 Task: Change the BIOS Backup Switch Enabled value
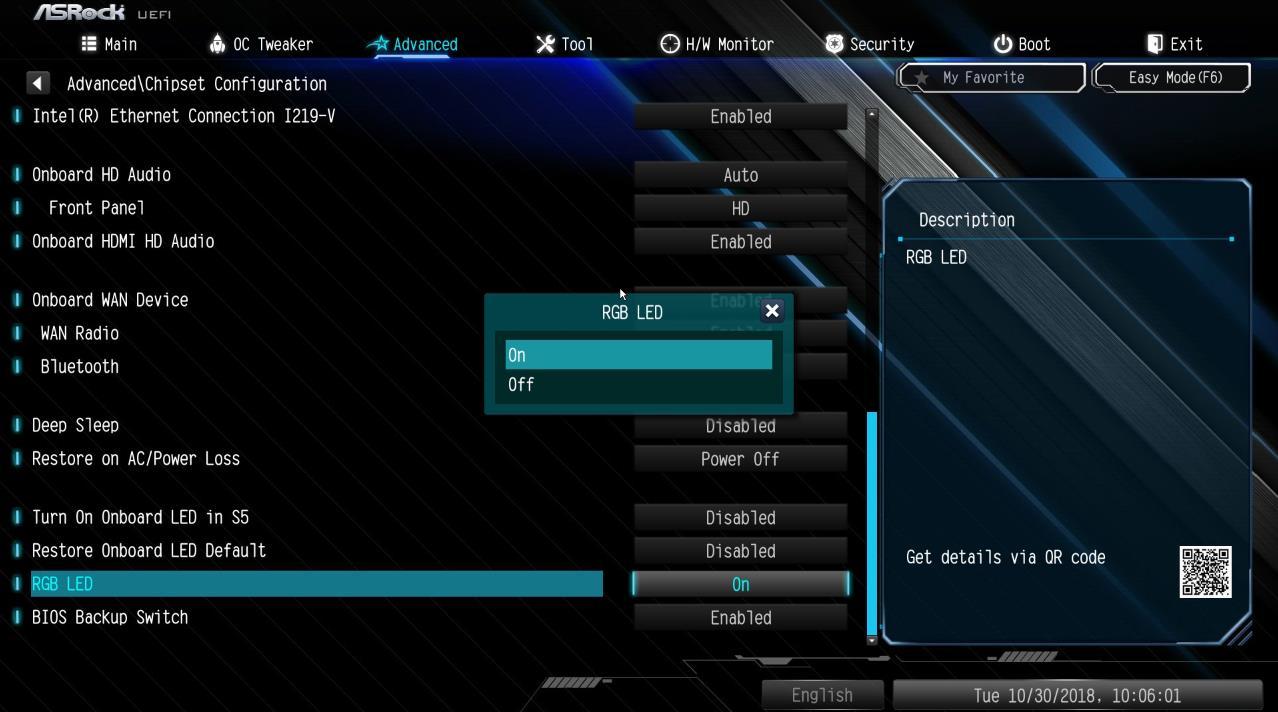tap(740, 618)
